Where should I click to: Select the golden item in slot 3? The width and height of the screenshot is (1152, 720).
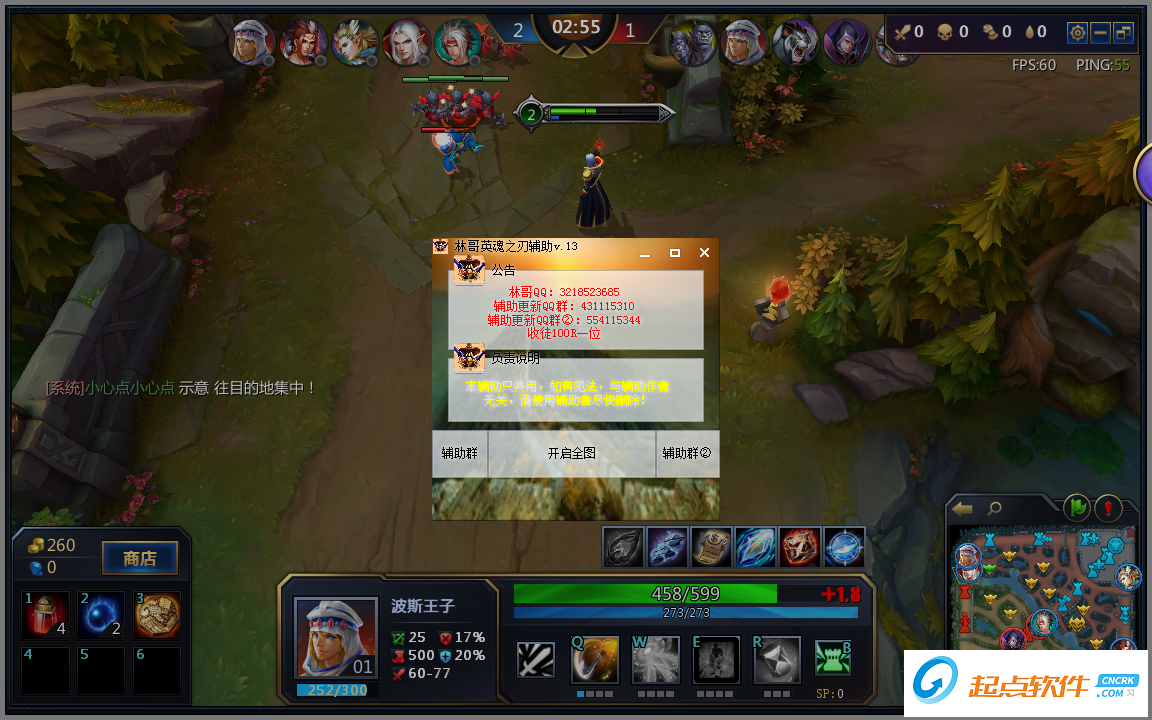(x=157, y=615)
